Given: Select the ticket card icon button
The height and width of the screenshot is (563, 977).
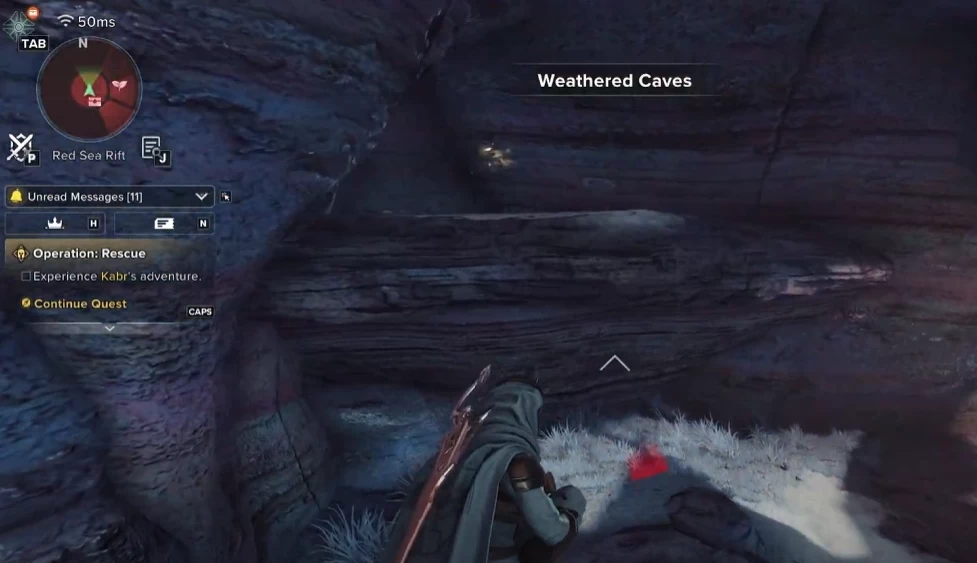Looking at the screenshot, I should click(x=164, y=224).
